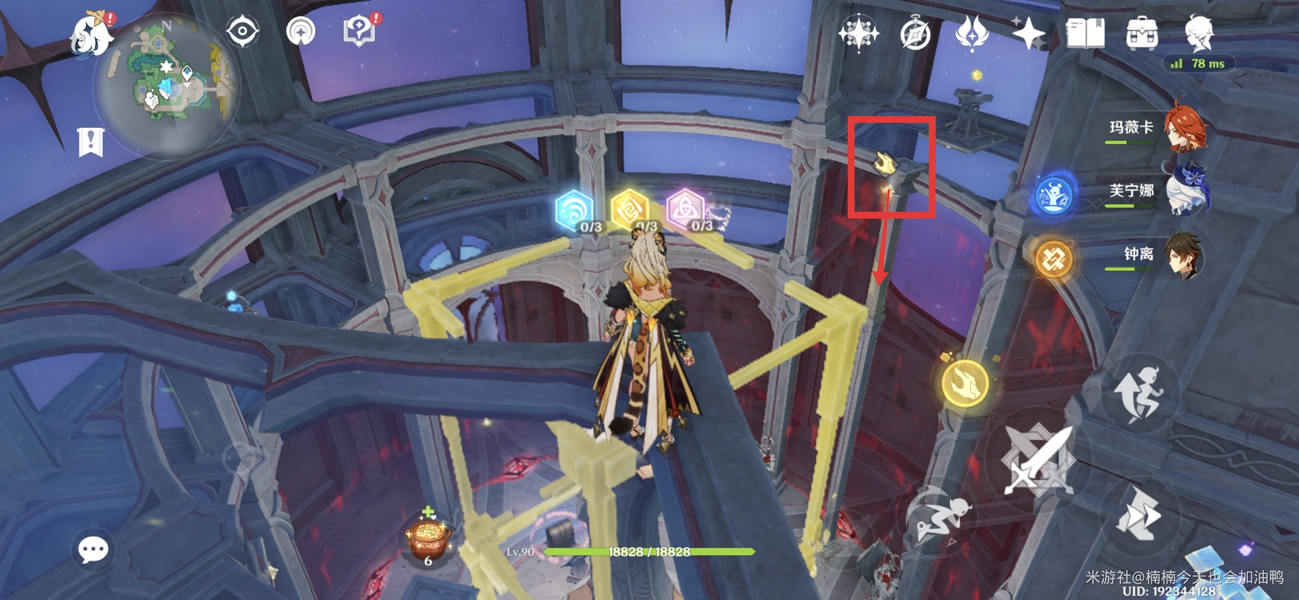Use the food pot quick item
Viewport: 1299px width, 600px height.
[428, 537]
